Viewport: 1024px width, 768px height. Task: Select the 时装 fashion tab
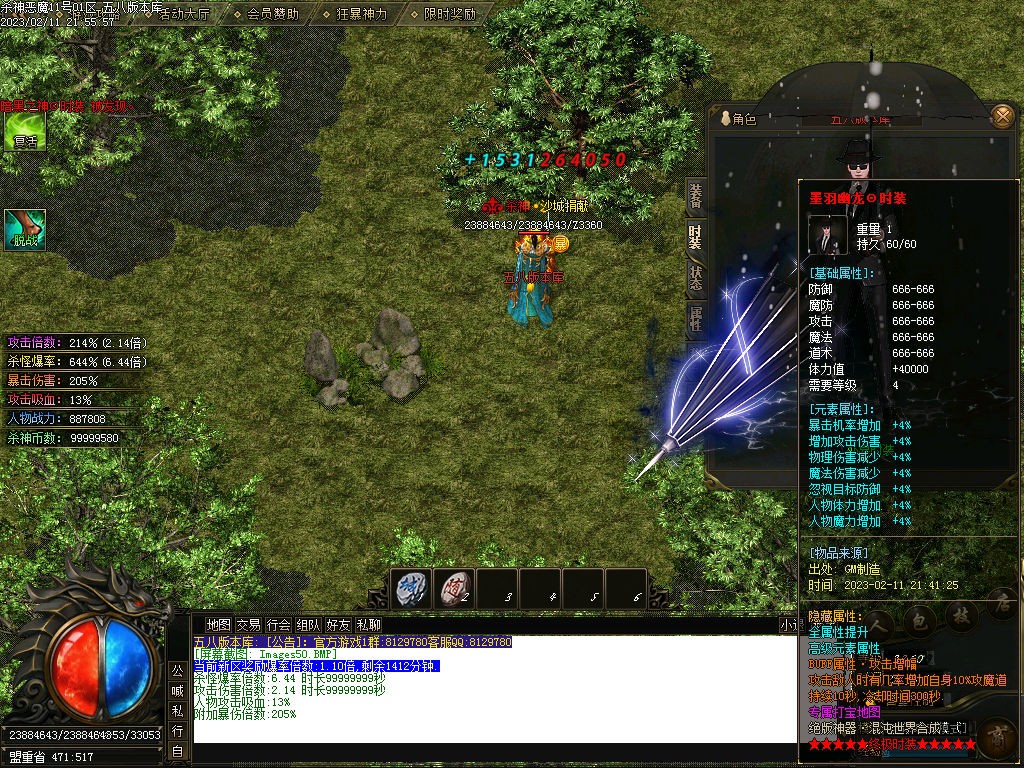tap(695, 237)
